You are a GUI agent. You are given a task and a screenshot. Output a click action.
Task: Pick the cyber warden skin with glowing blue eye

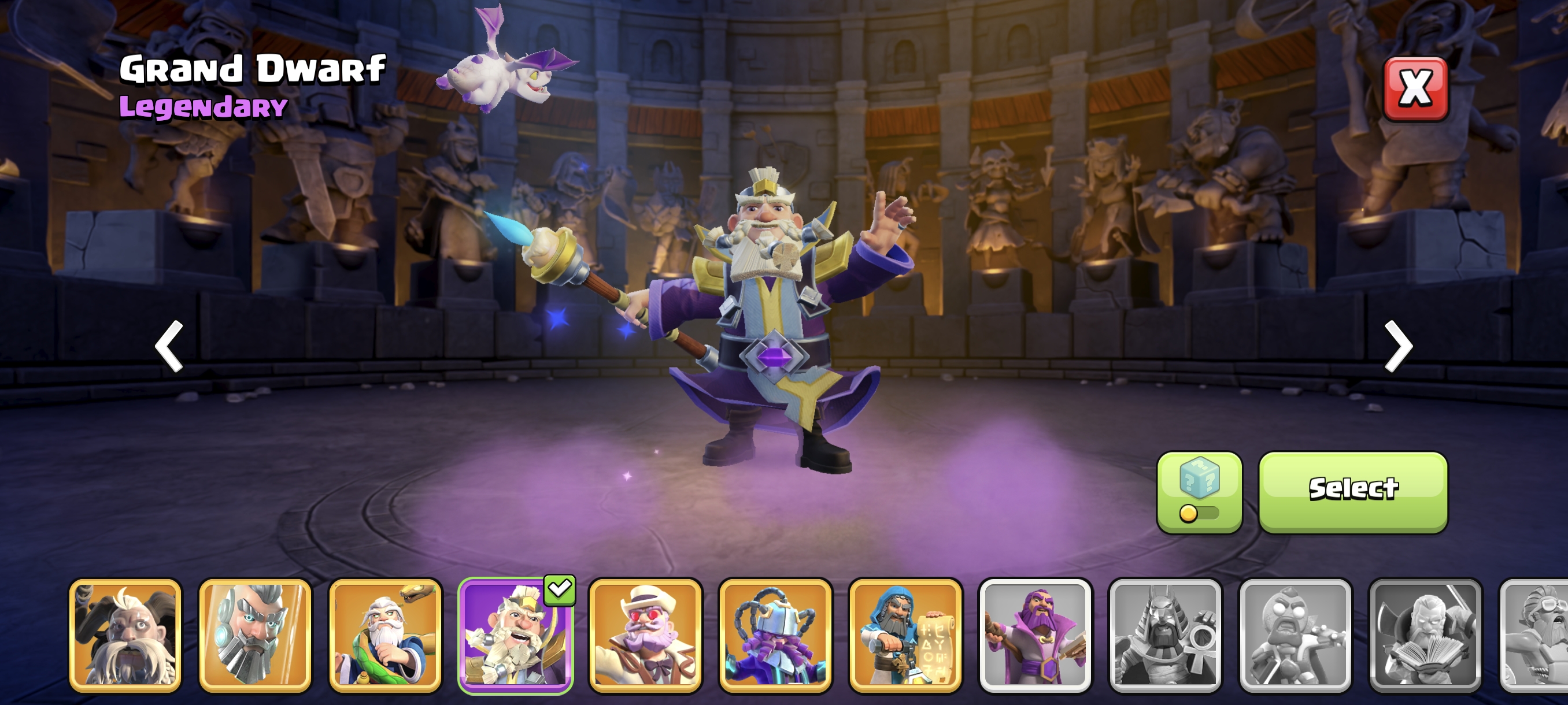click(255, 635)
